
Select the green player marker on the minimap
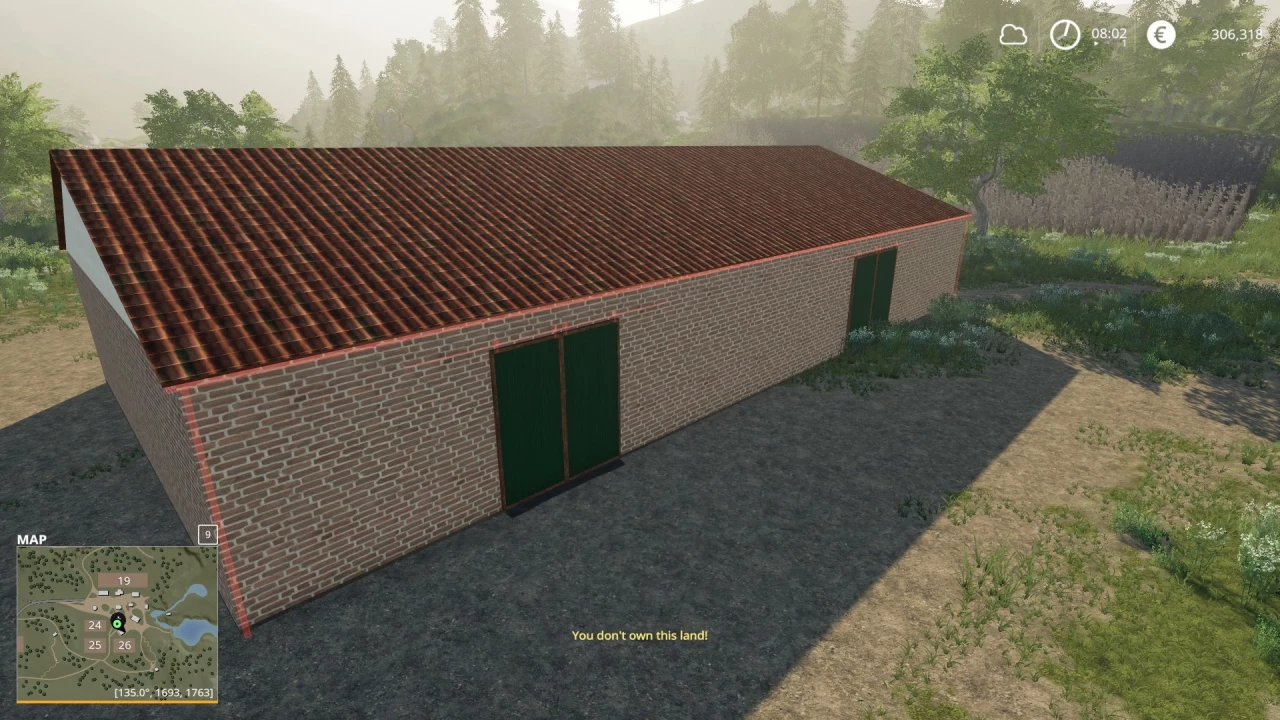click(117, 624)
